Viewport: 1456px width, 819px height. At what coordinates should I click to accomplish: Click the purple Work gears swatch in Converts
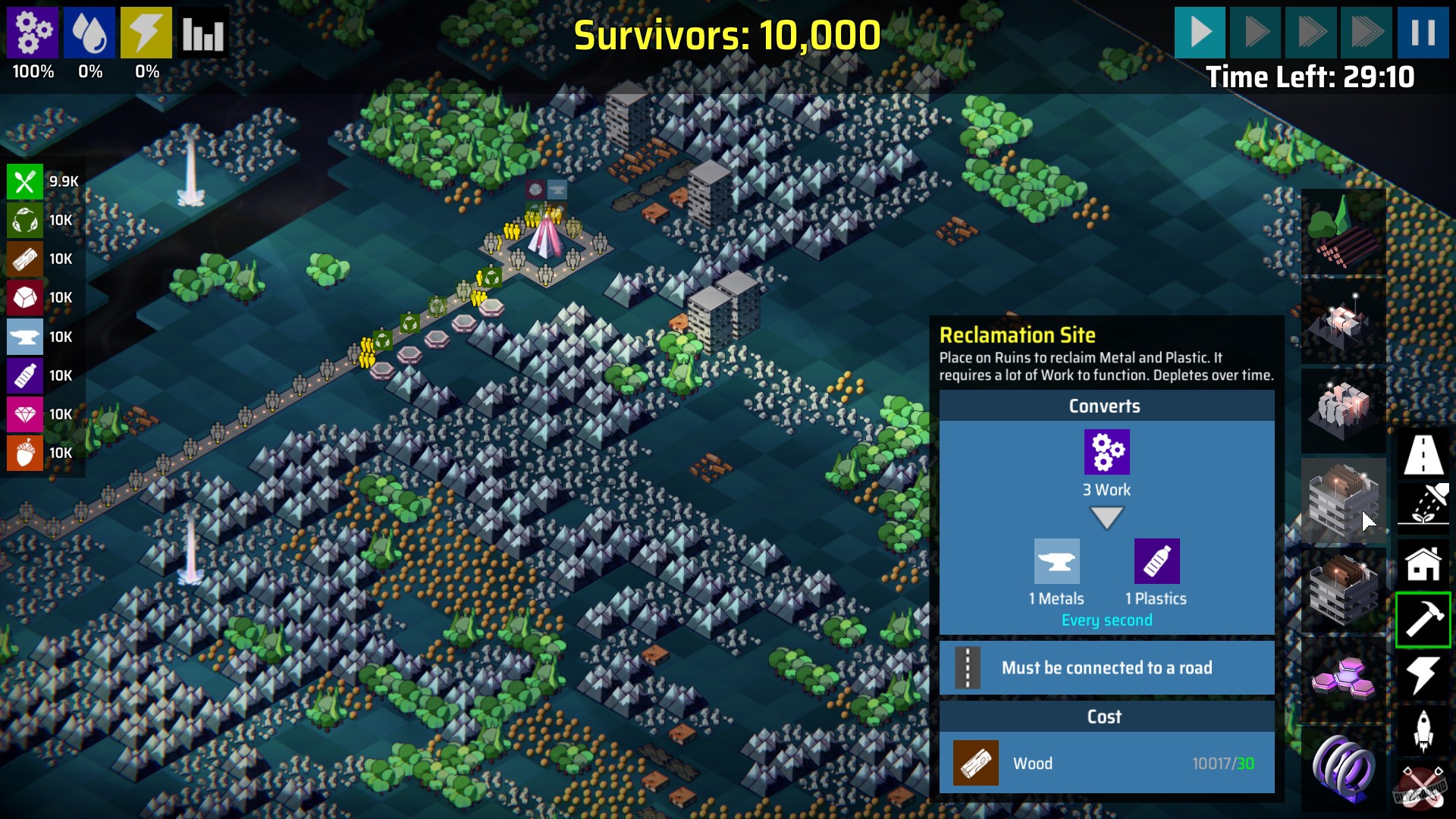(1107, 451)
